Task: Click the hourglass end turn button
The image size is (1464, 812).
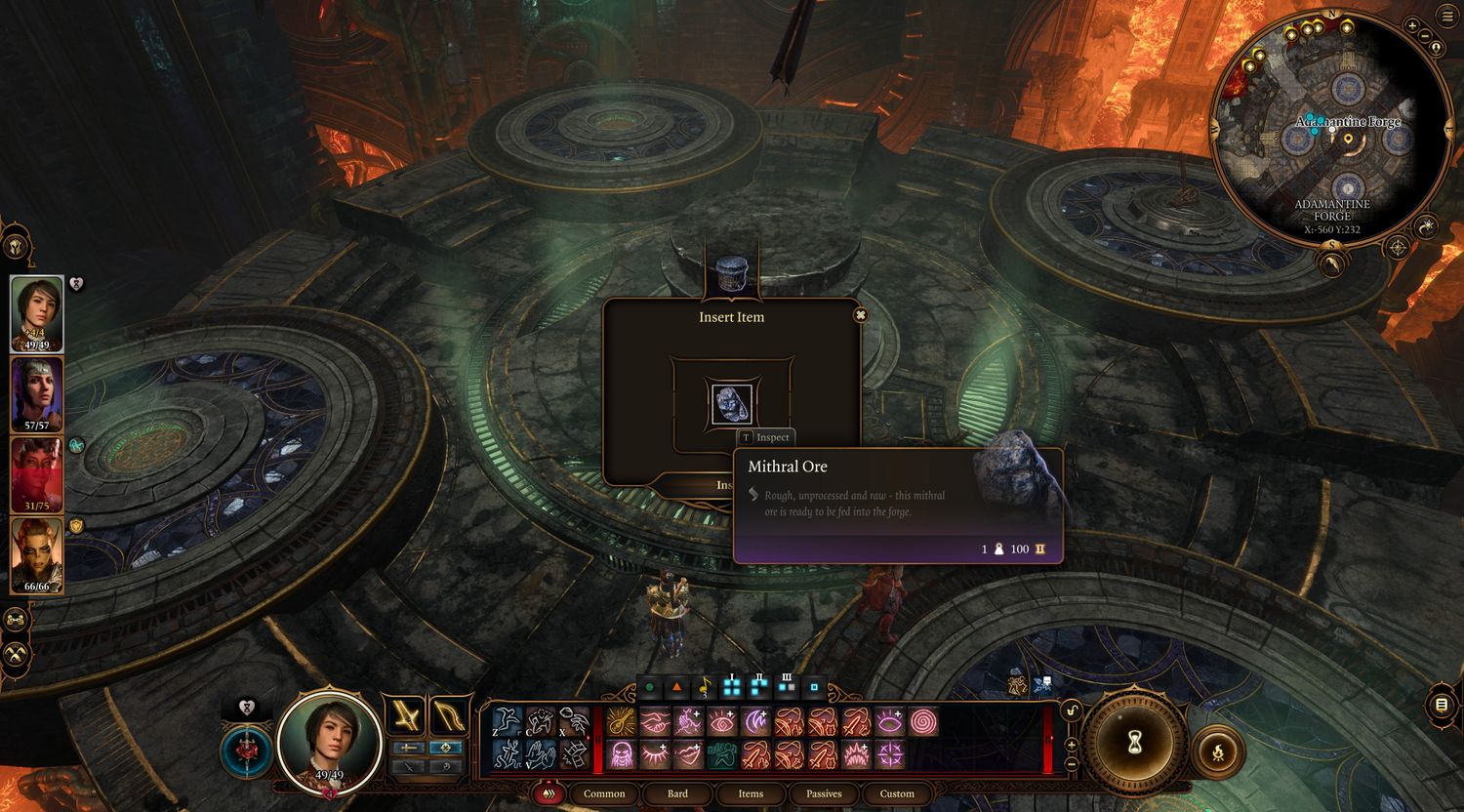Action: (x=1134, y=745)
